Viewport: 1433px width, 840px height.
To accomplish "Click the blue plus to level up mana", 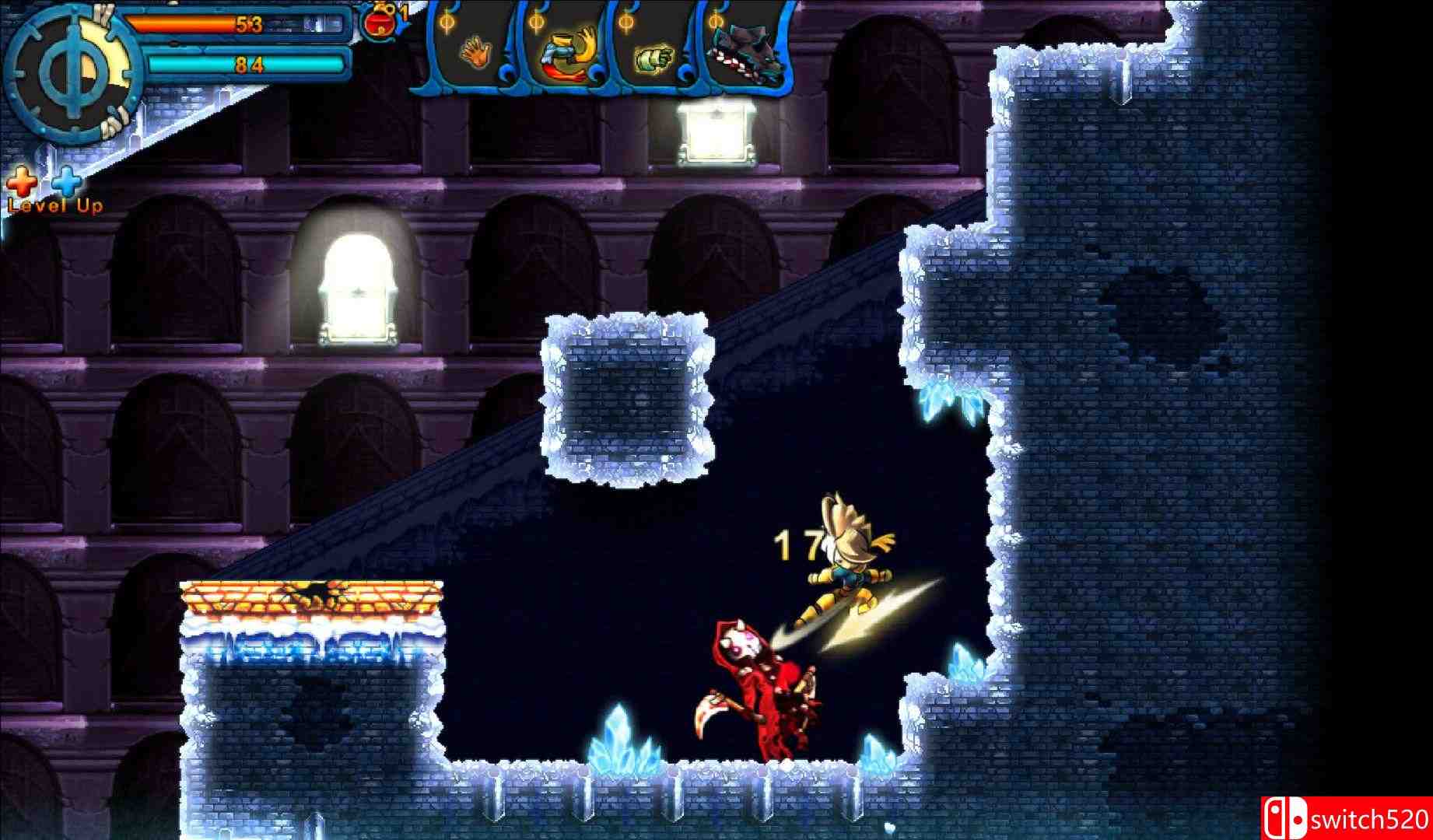I will point(65,180).
